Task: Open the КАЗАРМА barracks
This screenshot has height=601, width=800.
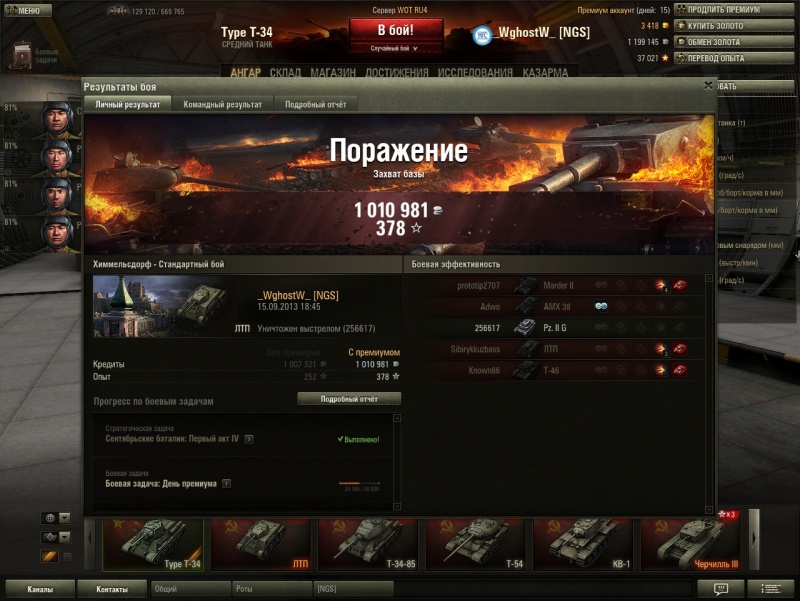Action: click(x=545, y=73)
